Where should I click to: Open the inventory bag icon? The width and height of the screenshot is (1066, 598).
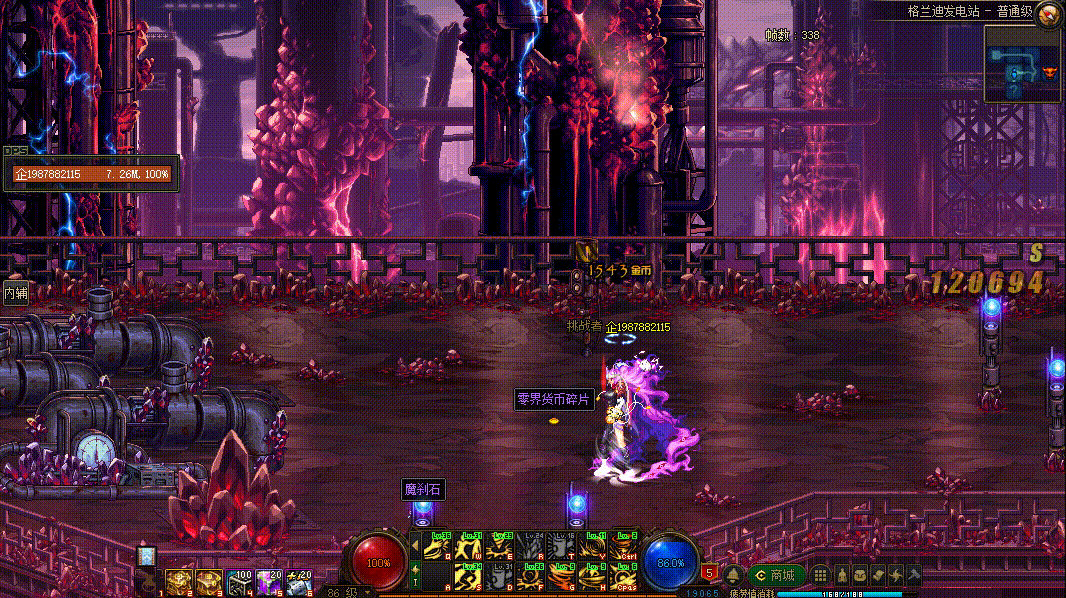pos(859,575)
